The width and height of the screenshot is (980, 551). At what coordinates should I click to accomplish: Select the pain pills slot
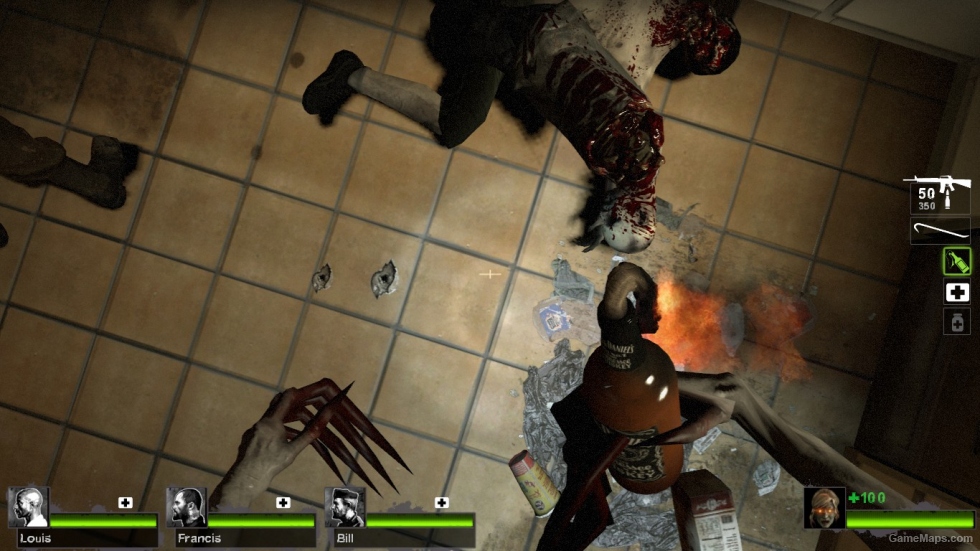956,321
